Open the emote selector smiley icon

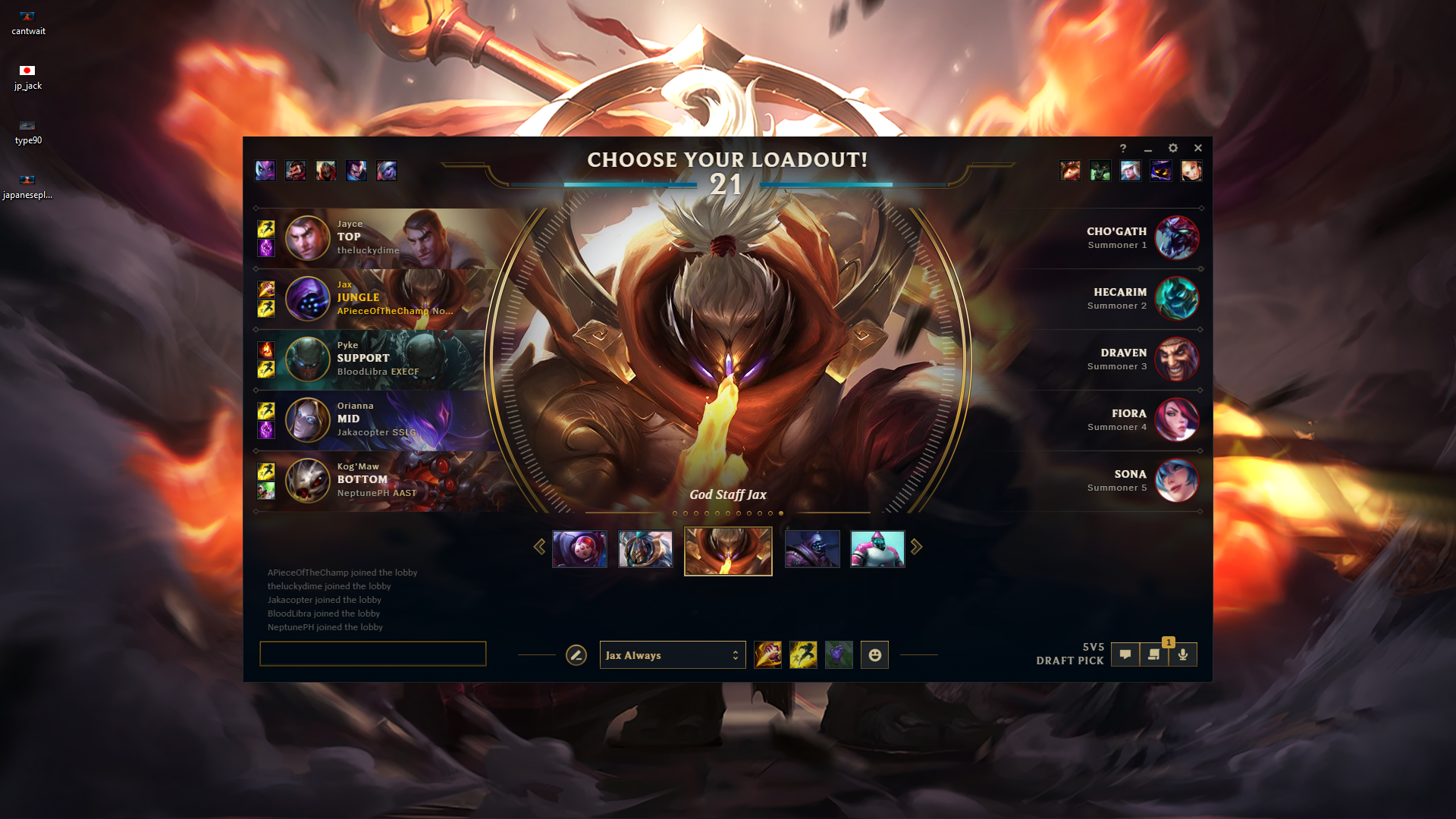[x=874, y=654]
